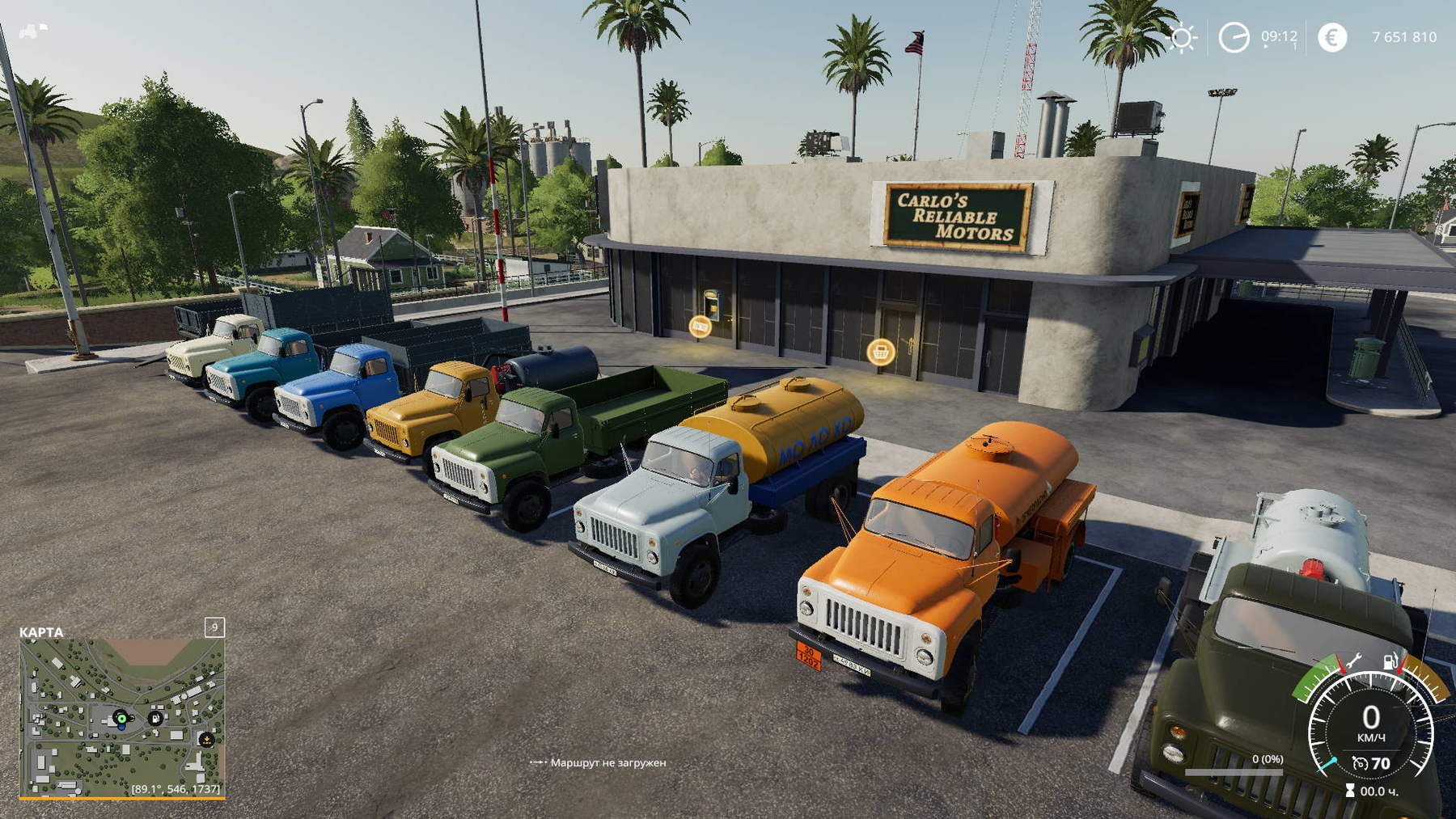Click the sun weather icon
Image resolution: width=1456 pixels, height=819 pixels.
1182,37
